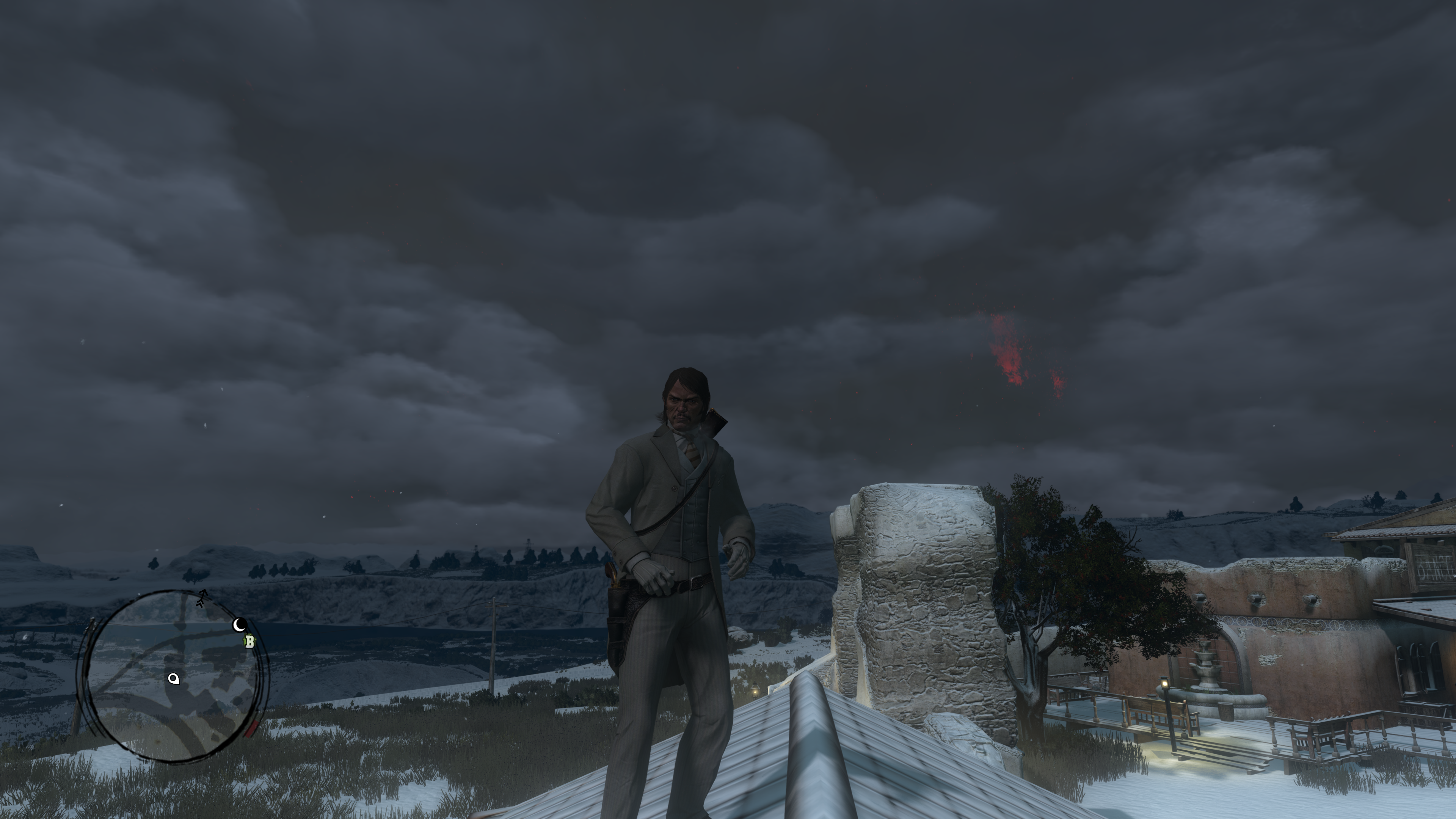1456x819 pixels.
Task: Click the player position marker on minimap
Action: pyautogui.click(x=174, y=679)
